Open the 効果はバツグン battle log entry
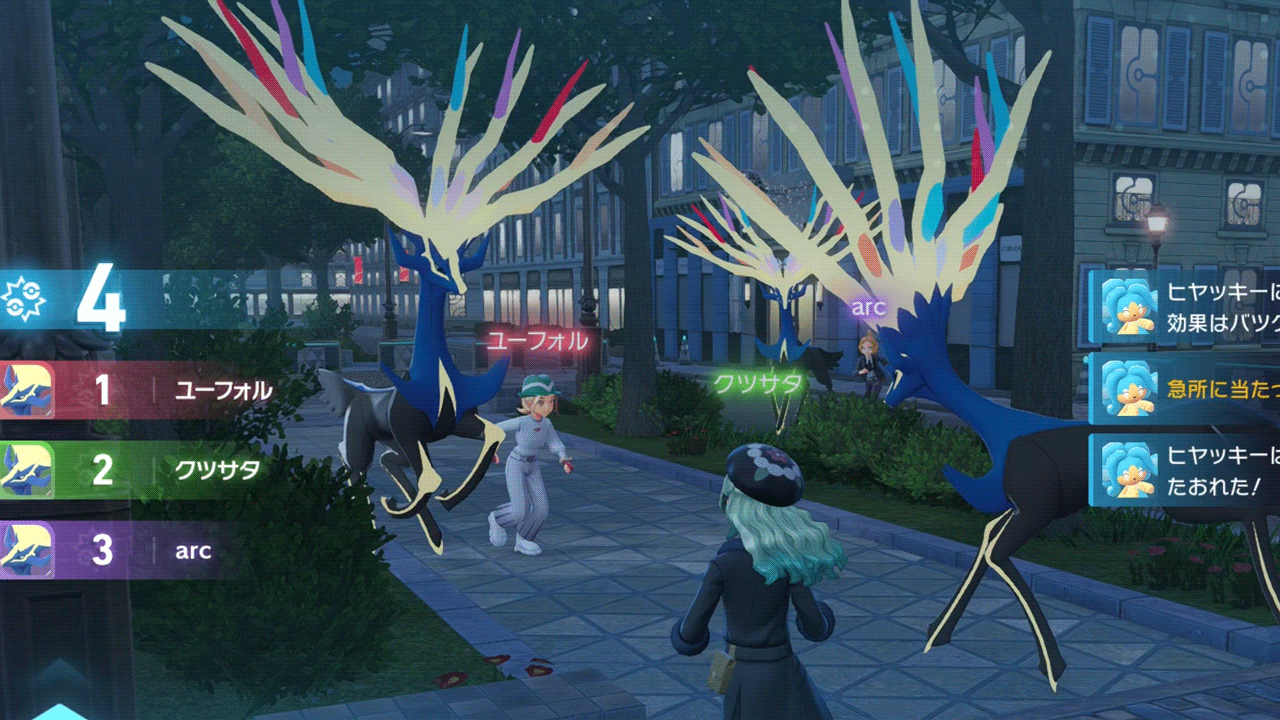This screenshot has width=1280, height=720. [1185, 307]
